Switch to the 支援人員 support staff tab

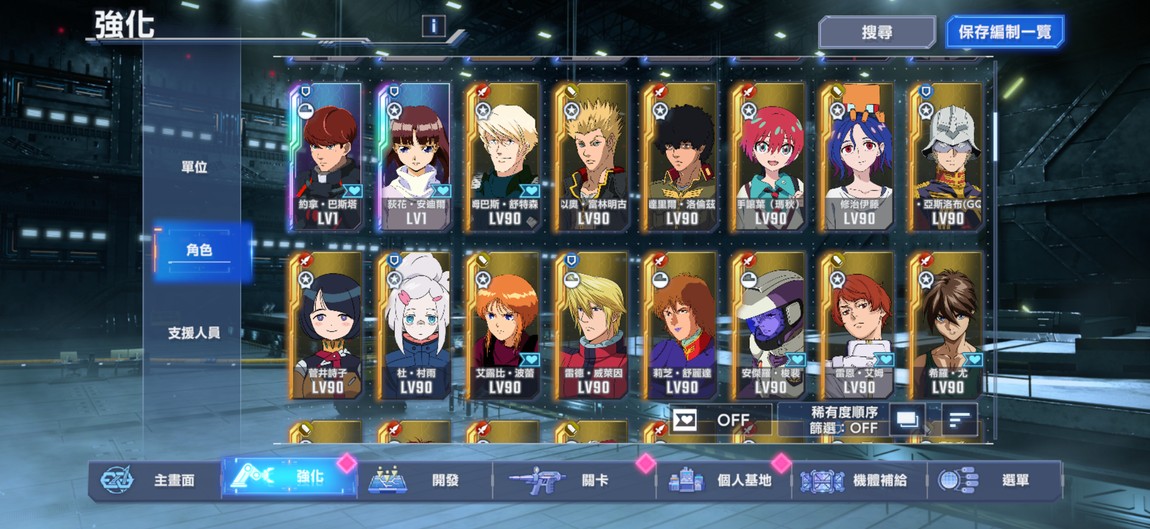coord(194,332)
